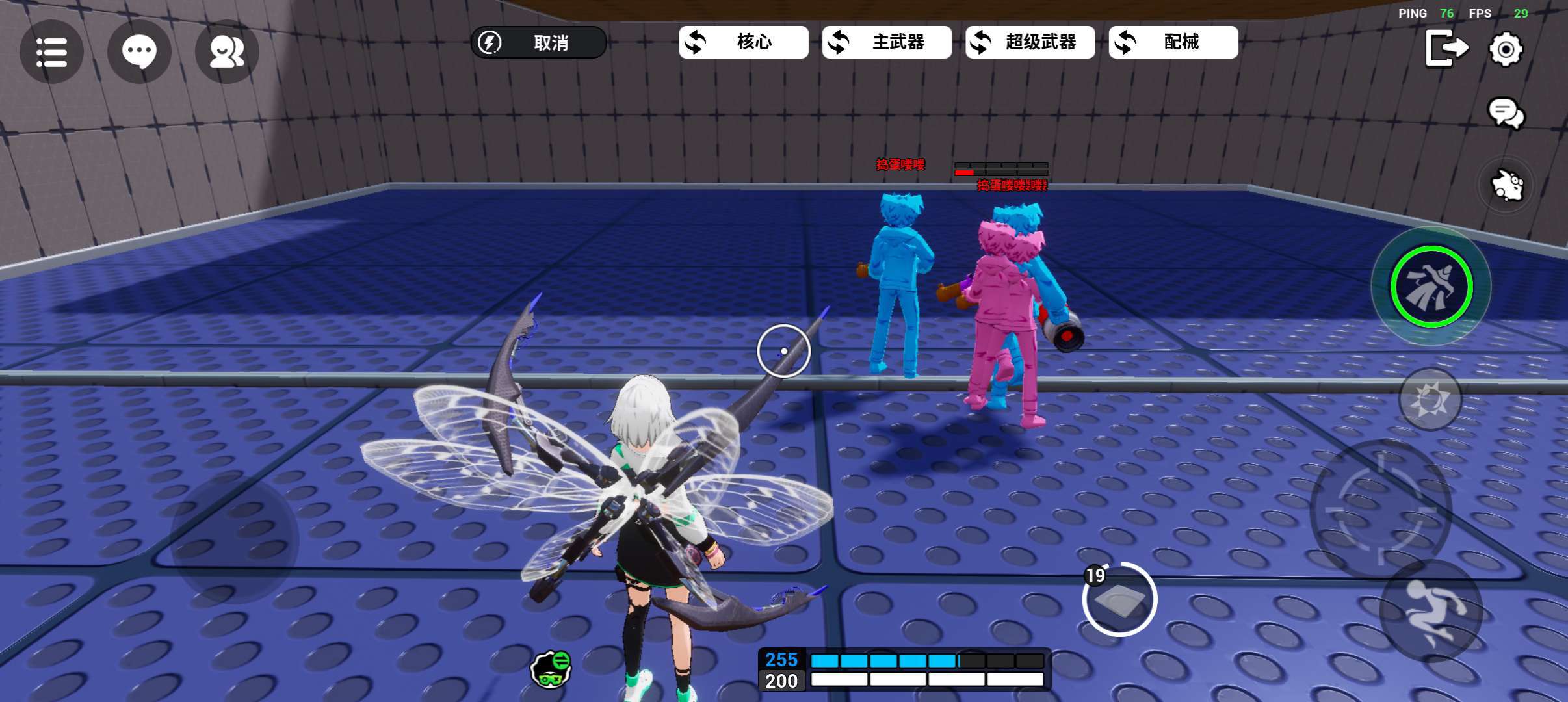Open the quick chat speech bubbles

tap(1506, 114)
